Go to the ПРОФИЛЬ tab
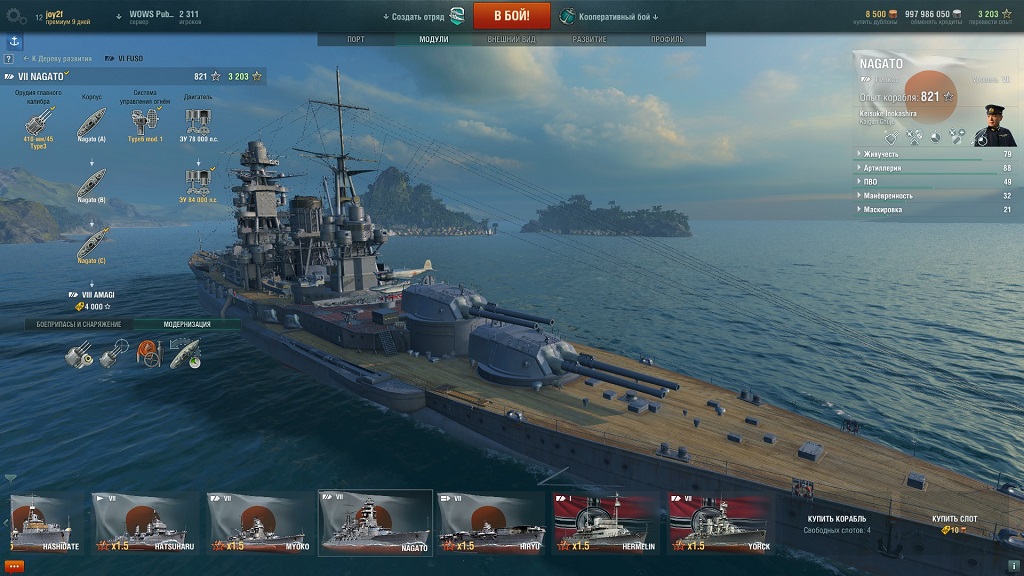The width and height of the screenshot is (1024, 576). pos(667,39)
